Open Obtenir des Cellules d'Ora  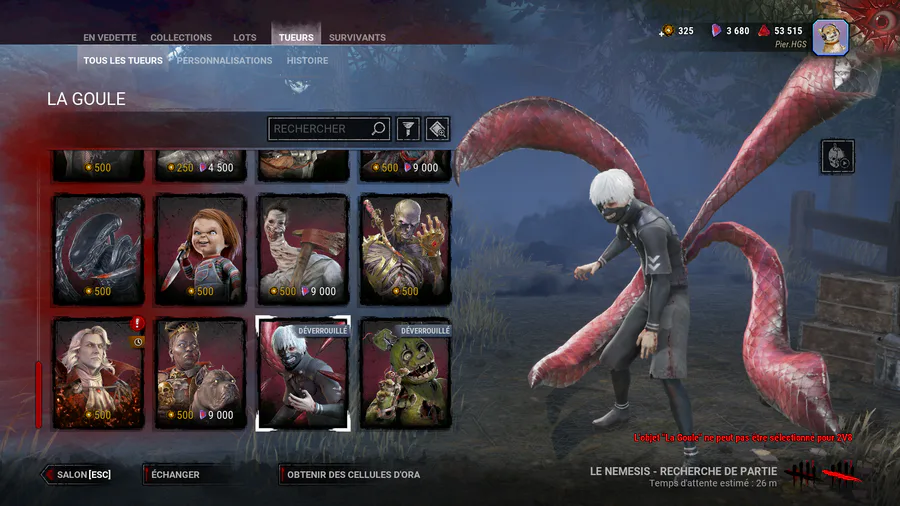[352, 474]
